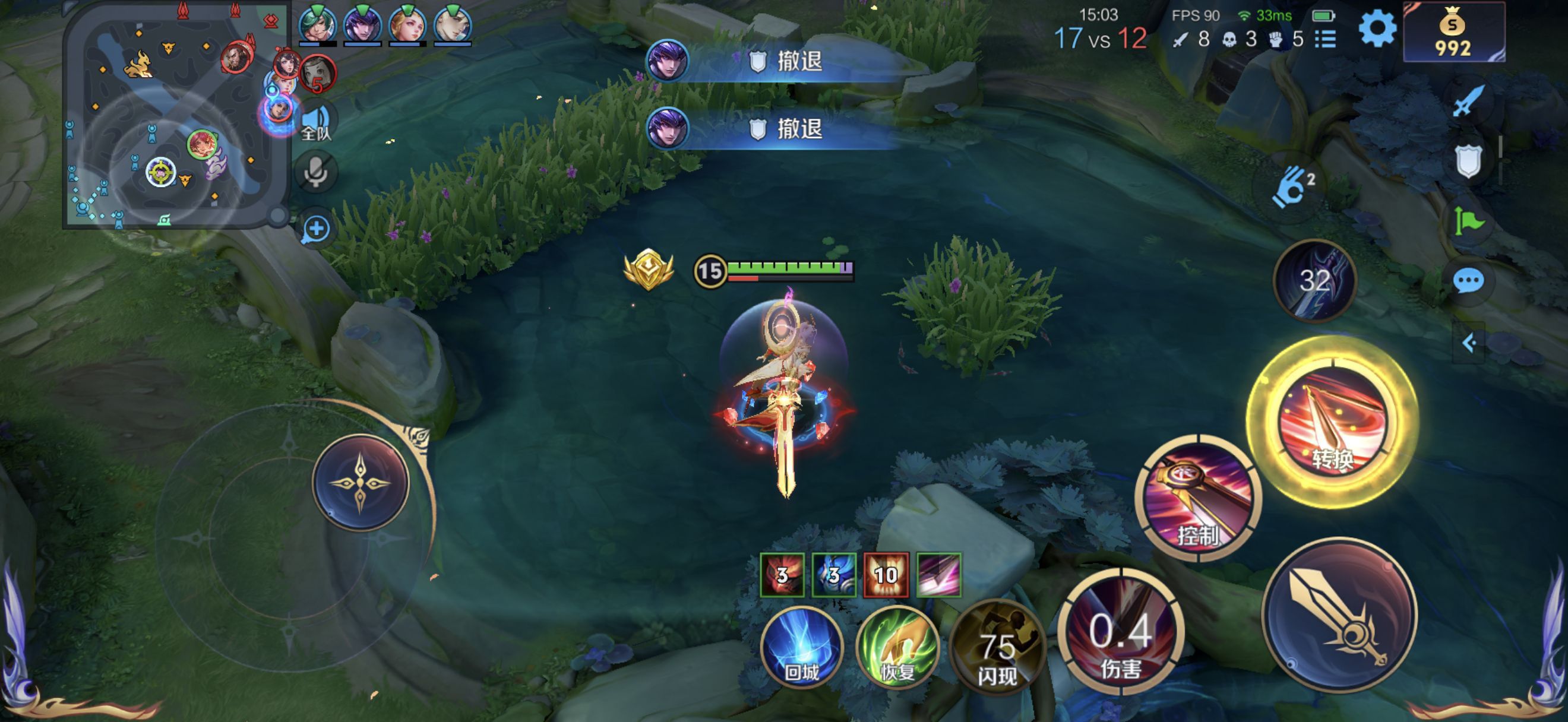Collapse the side panel arrow
1568x722 pixels.
point(1469,344)
